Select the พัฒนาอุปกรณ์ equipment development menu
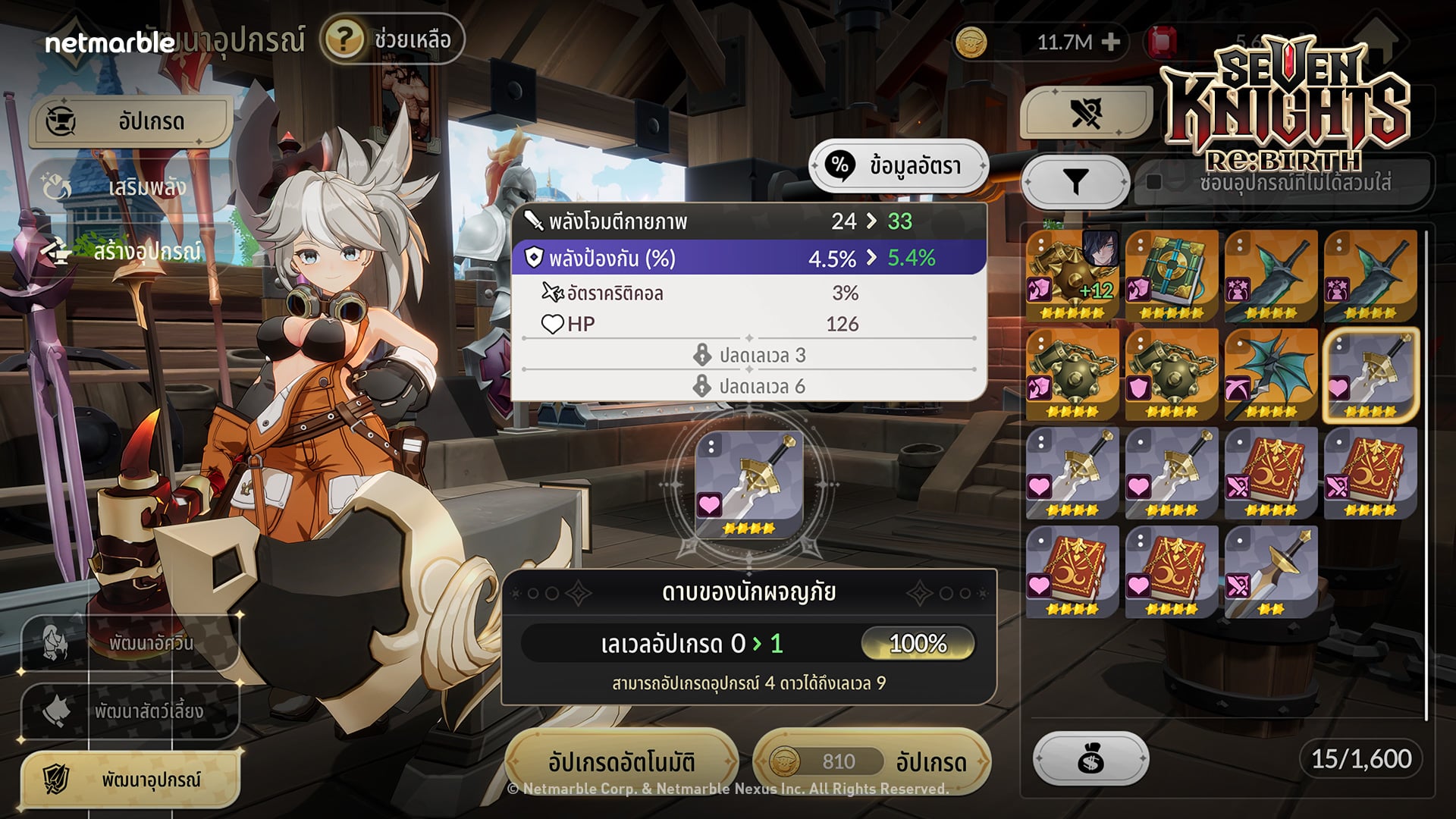Viewport: 1456px width, 819px height. 130,780
